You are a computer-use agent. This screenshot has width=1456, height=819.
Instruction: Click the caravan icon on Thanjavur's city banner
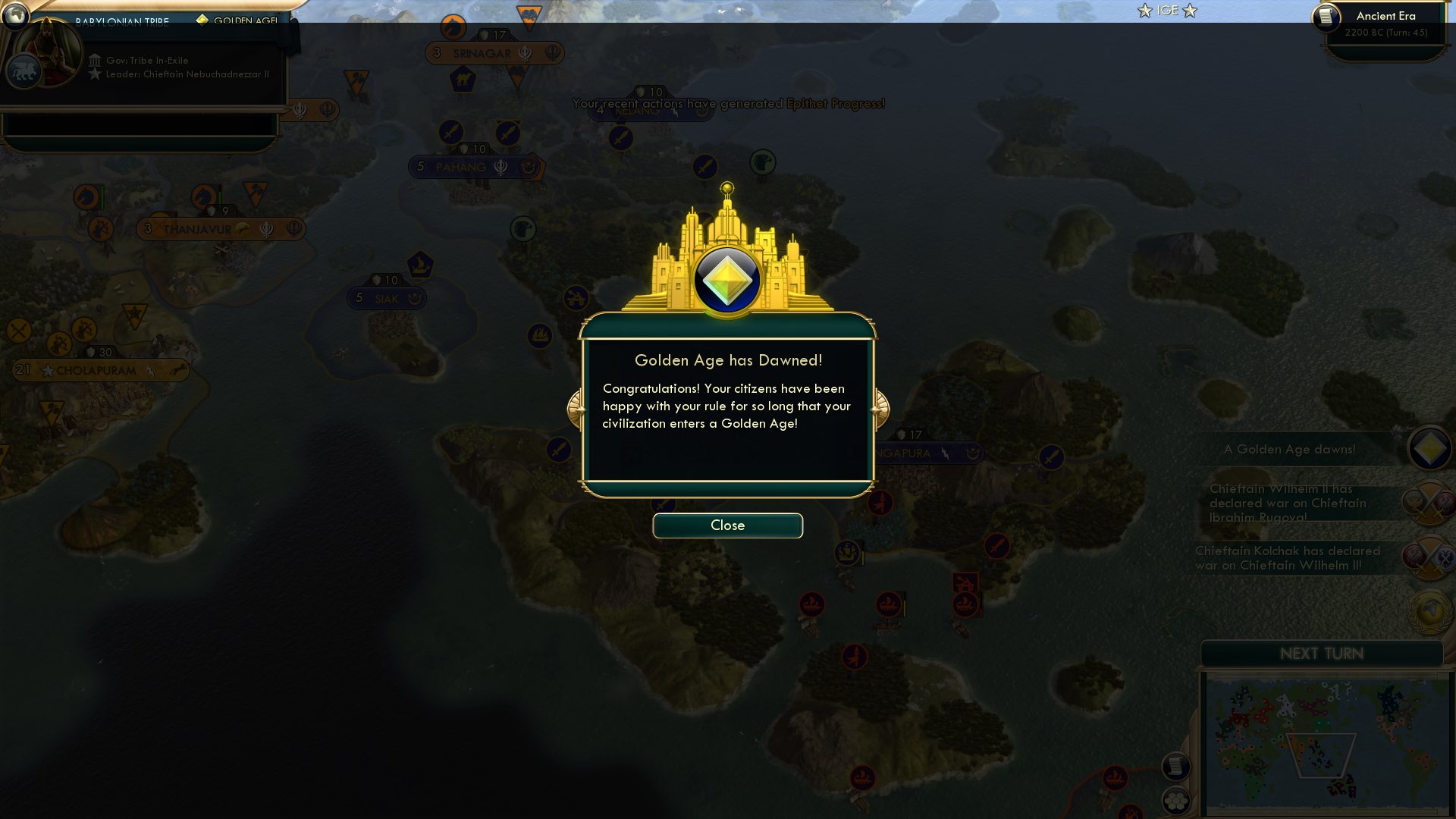pos(243,227)
